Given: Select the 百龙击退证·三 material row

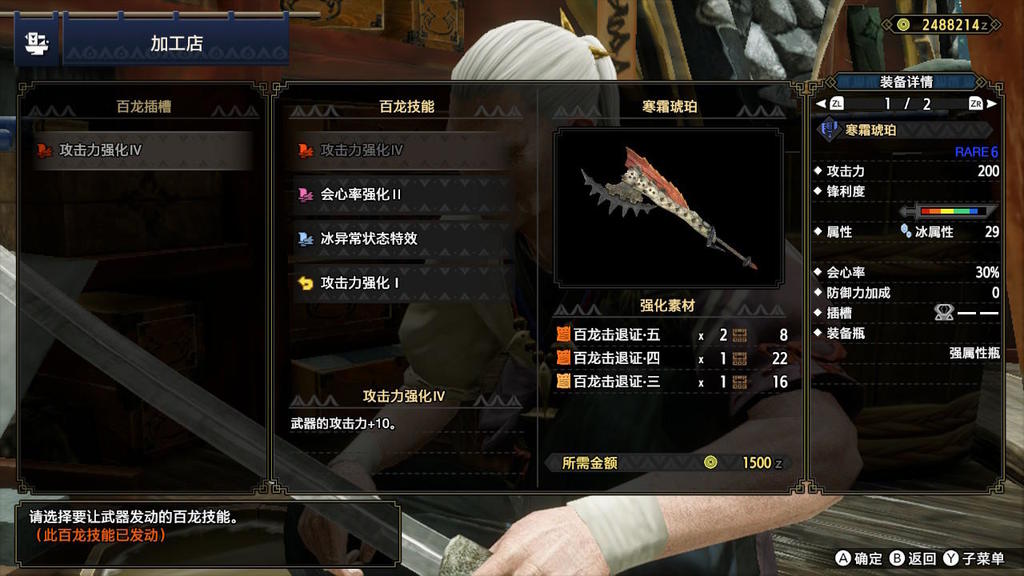Looking at the screenshot, I should 671,382.
